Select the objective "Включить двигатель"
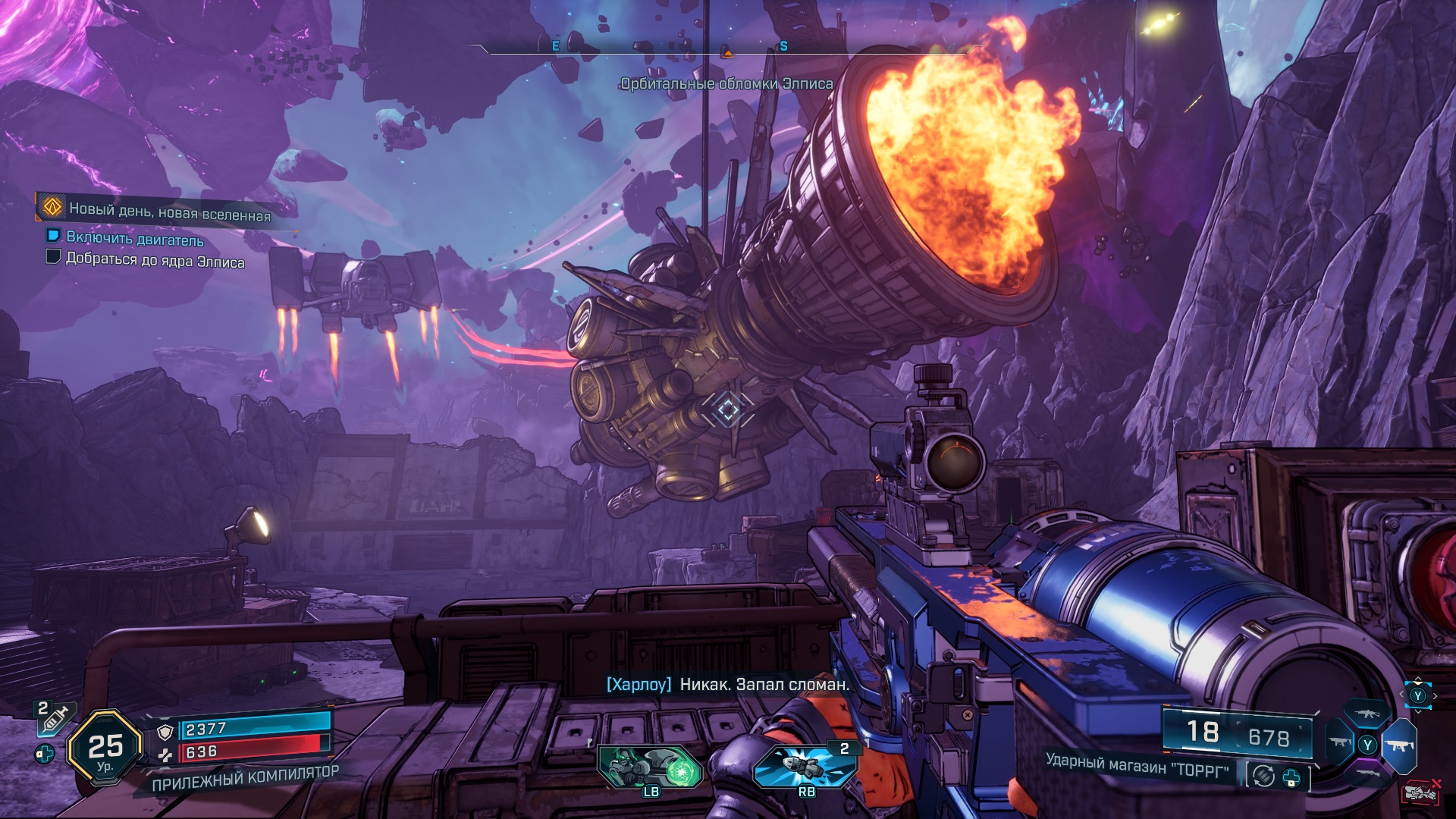Viewport: 1456px width, 819px height. tap(135, 239)
